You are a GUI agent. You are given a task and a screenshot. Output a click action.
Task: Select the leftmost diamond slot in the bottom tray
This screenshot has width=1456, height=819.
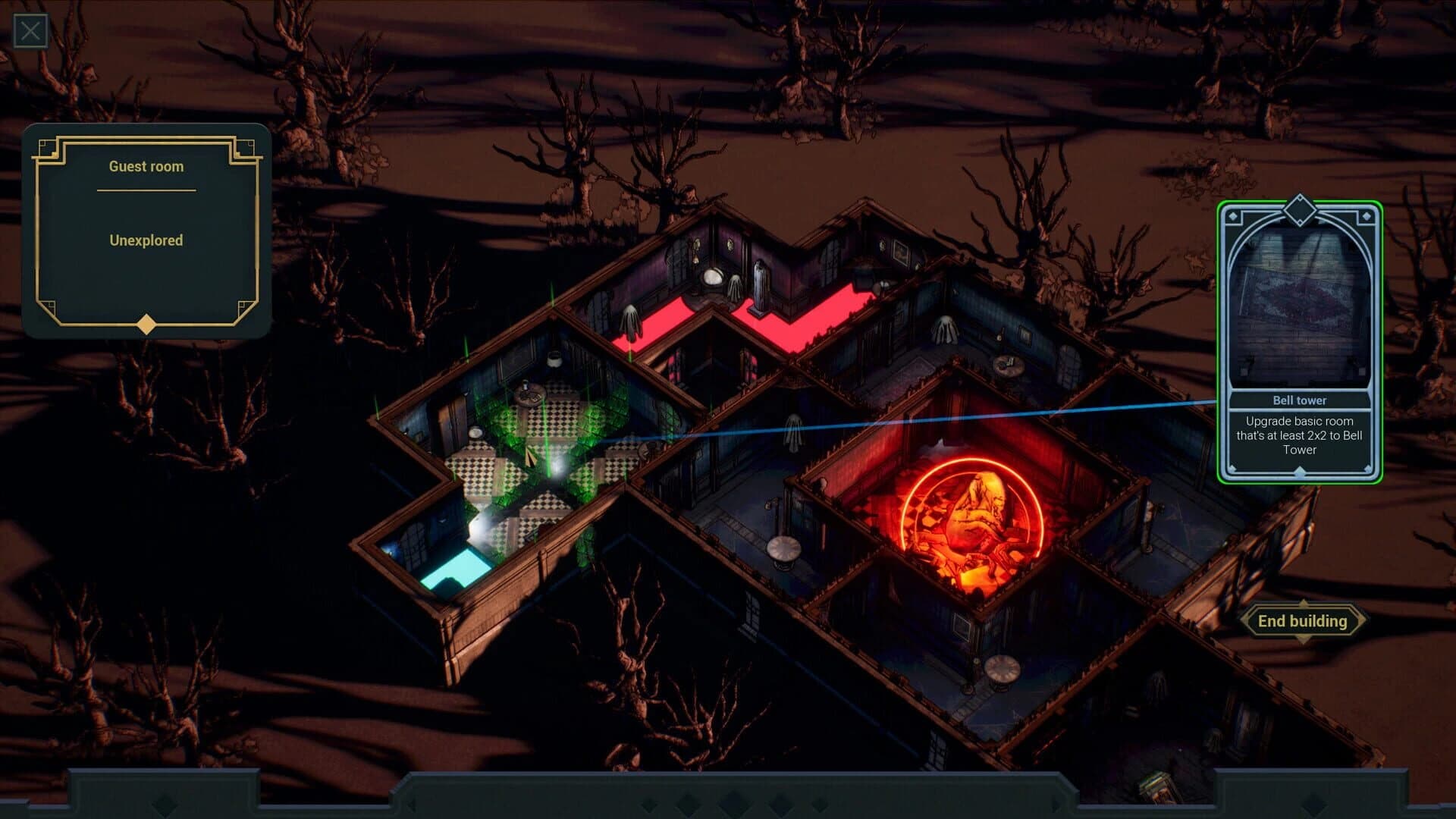[x=649, y=802]
